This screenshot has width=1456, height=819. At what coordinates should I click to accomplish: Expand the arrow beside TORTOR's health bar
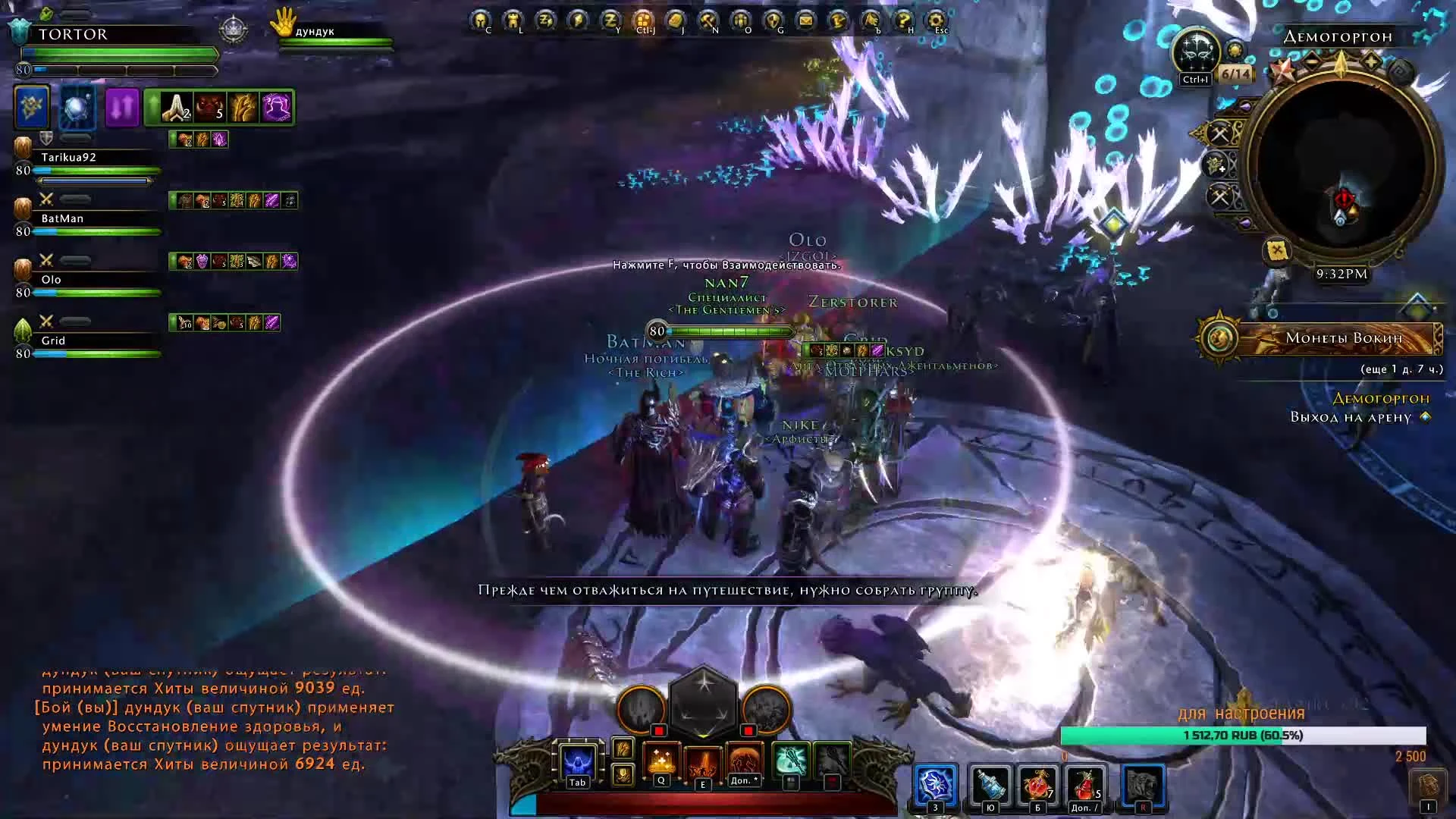[217, 55]
